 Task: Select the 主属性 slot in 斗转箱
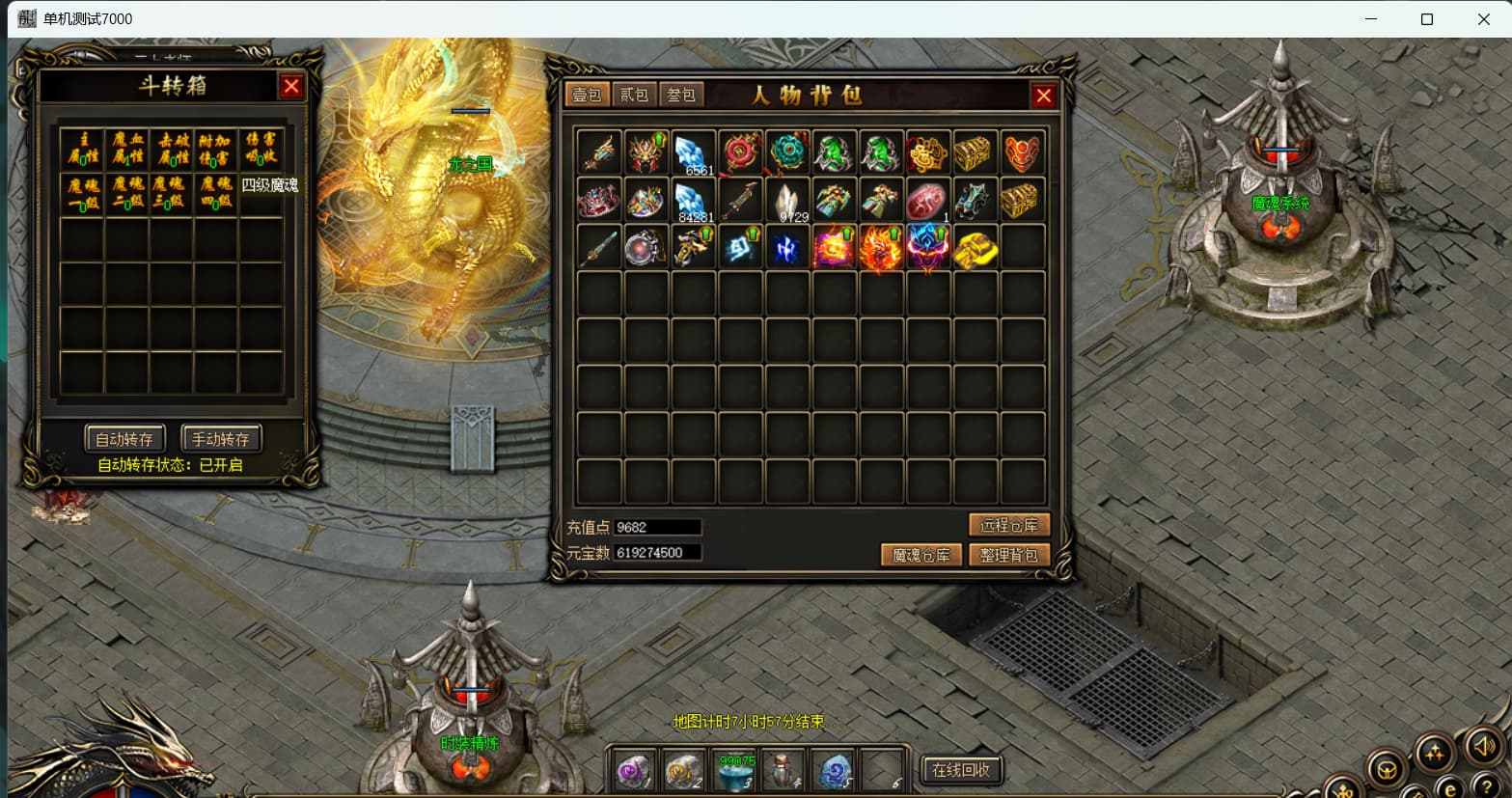(82, 150)
